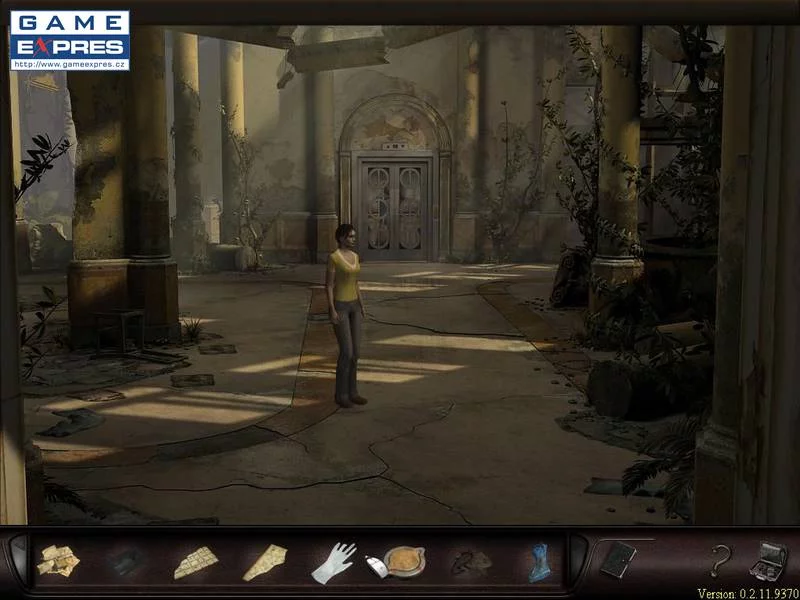The height and width of the screenshot is (600, 800).
Task: Pick the blue figurine inventory item
Action: tap(539, 562)
